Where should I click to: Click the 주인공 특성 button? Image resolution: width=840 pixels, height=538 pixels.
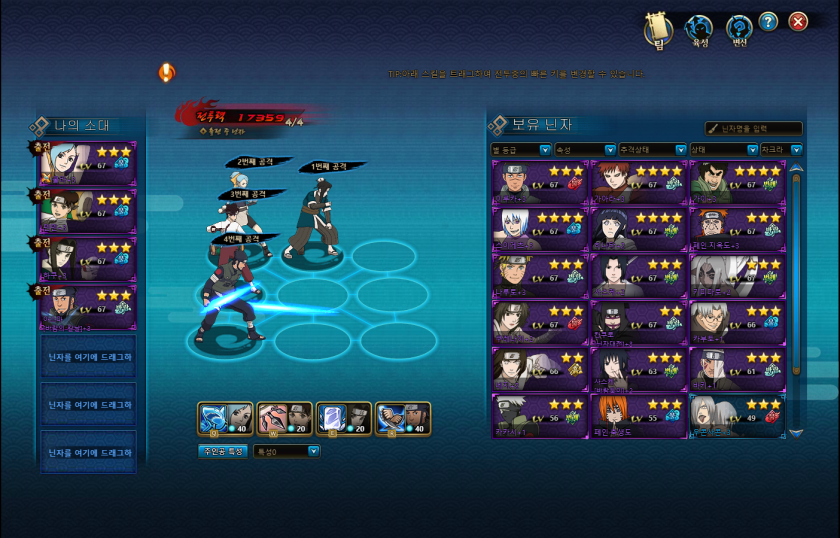pyautogui.click(x=222, y=451)
